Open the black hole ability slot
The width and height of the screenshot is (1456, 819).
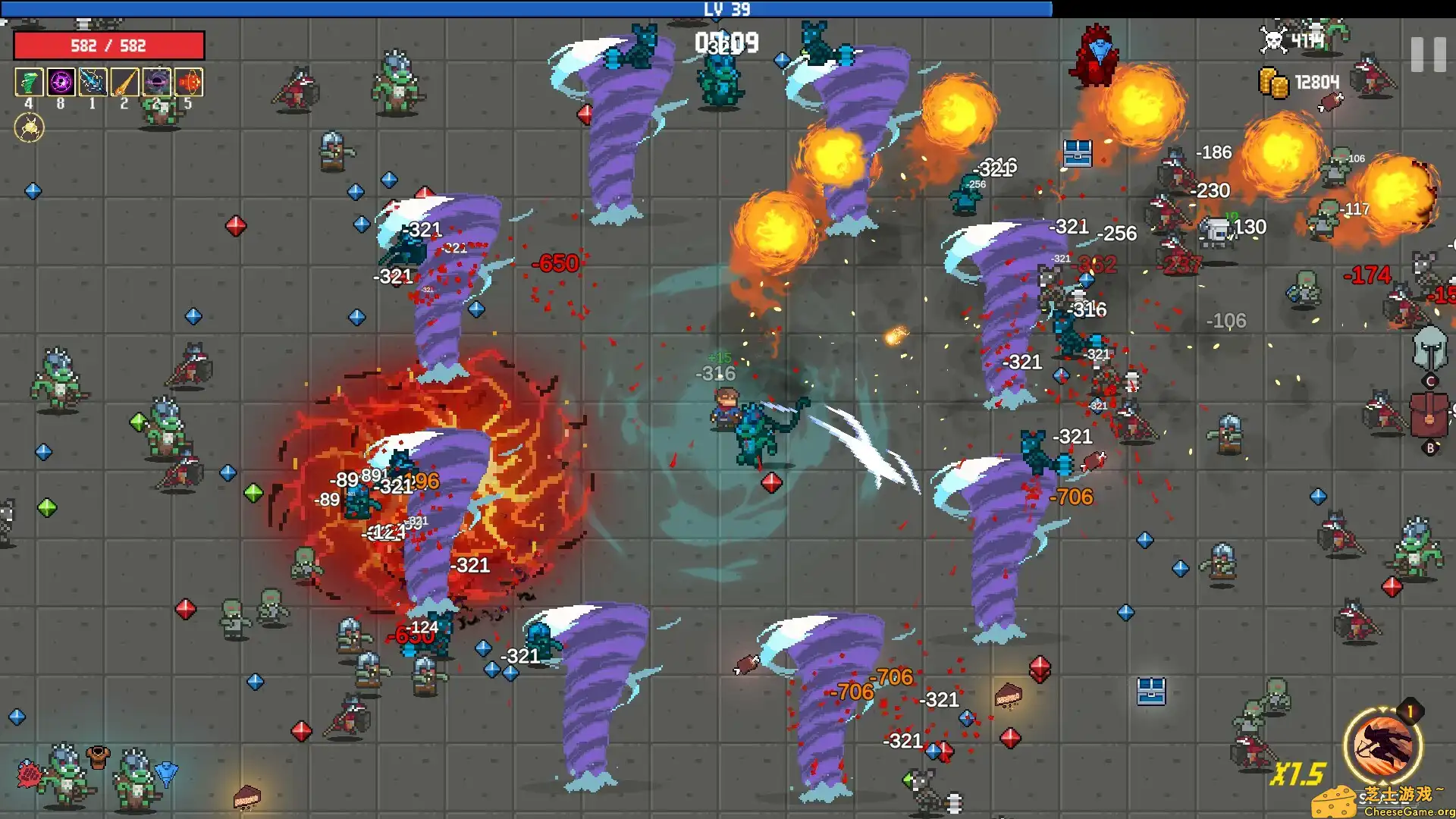156,83
